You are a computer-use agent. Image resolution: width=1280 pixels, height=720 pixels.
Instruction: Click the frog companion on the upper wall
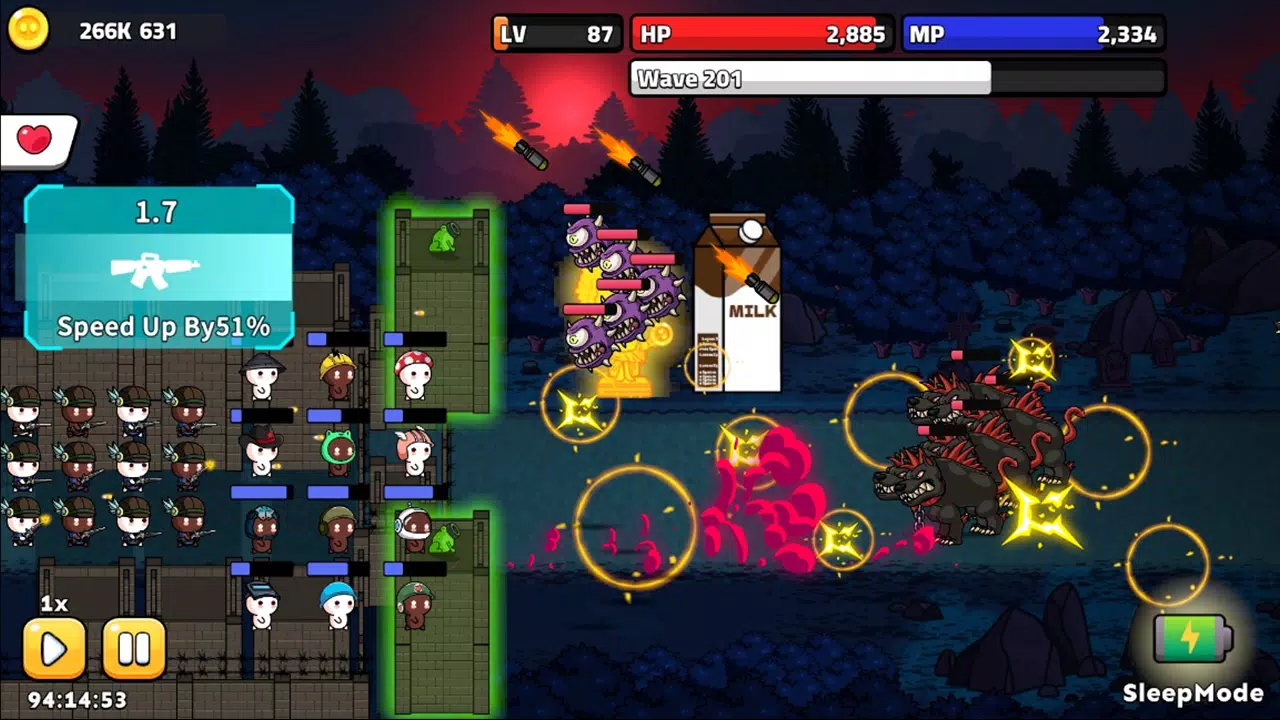pos(444,240)
